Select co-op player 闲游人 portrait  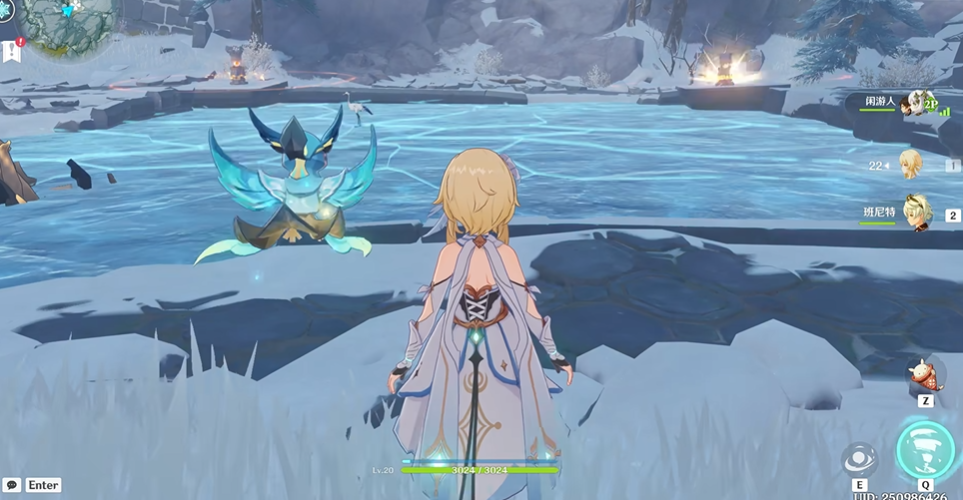912,103
